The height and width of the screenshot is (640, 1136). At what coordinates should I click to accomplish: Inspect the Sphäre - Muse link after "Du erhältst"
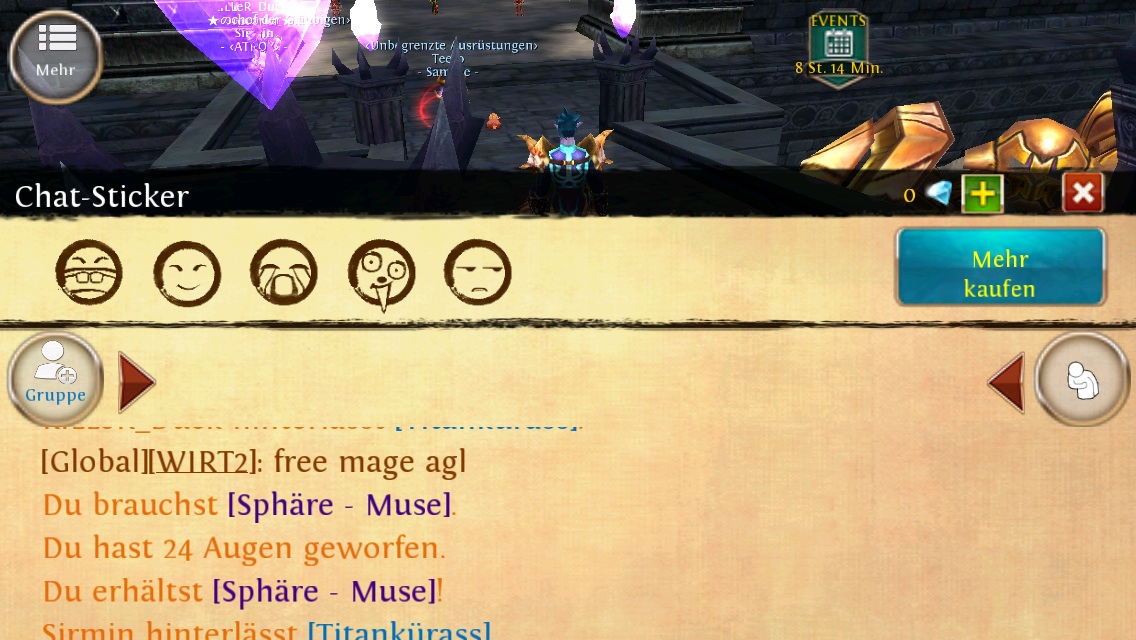(x=324, y=592)
